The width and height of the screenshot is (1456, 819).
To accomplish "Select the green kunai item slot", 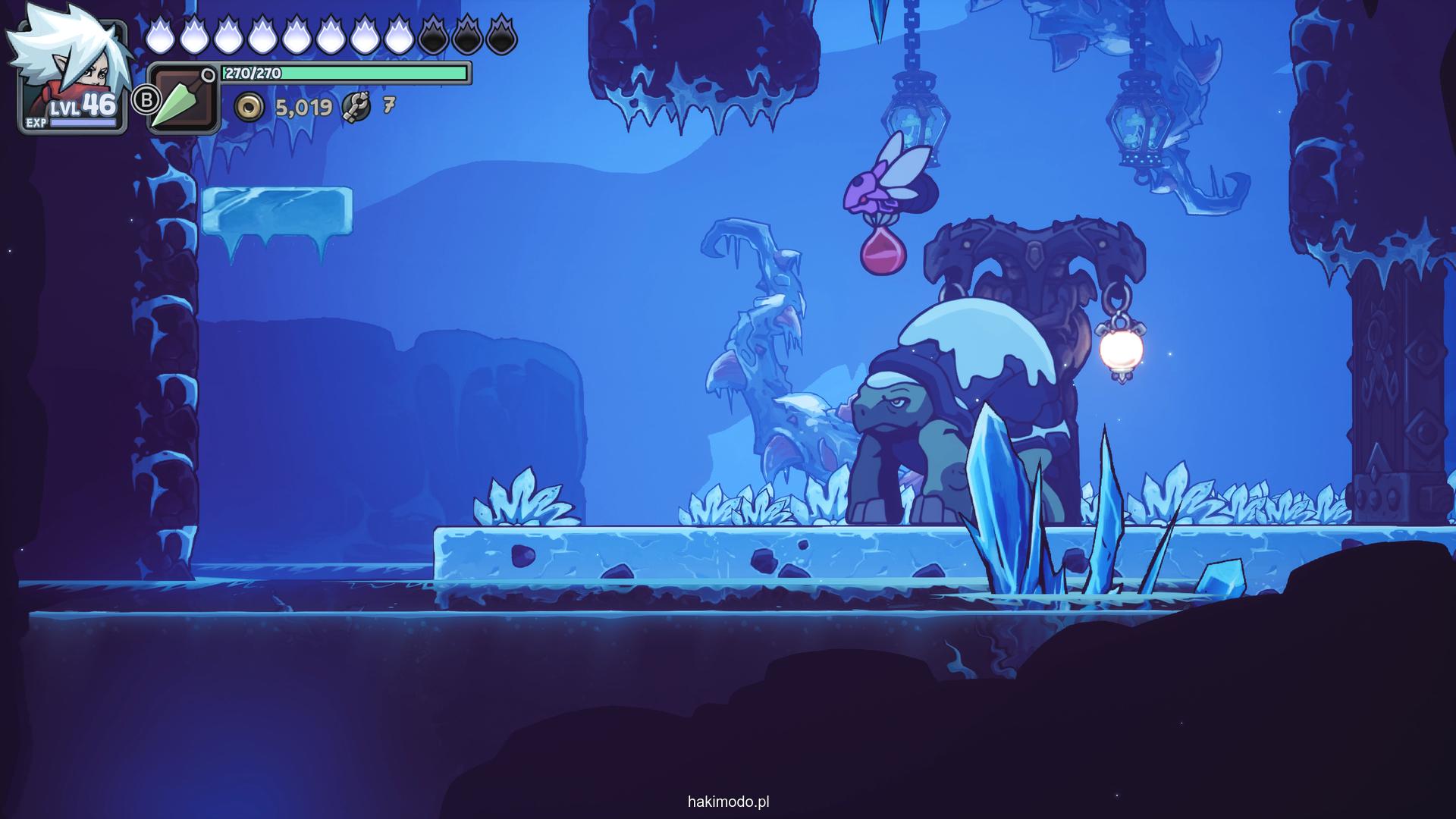I will pos(182,100).
